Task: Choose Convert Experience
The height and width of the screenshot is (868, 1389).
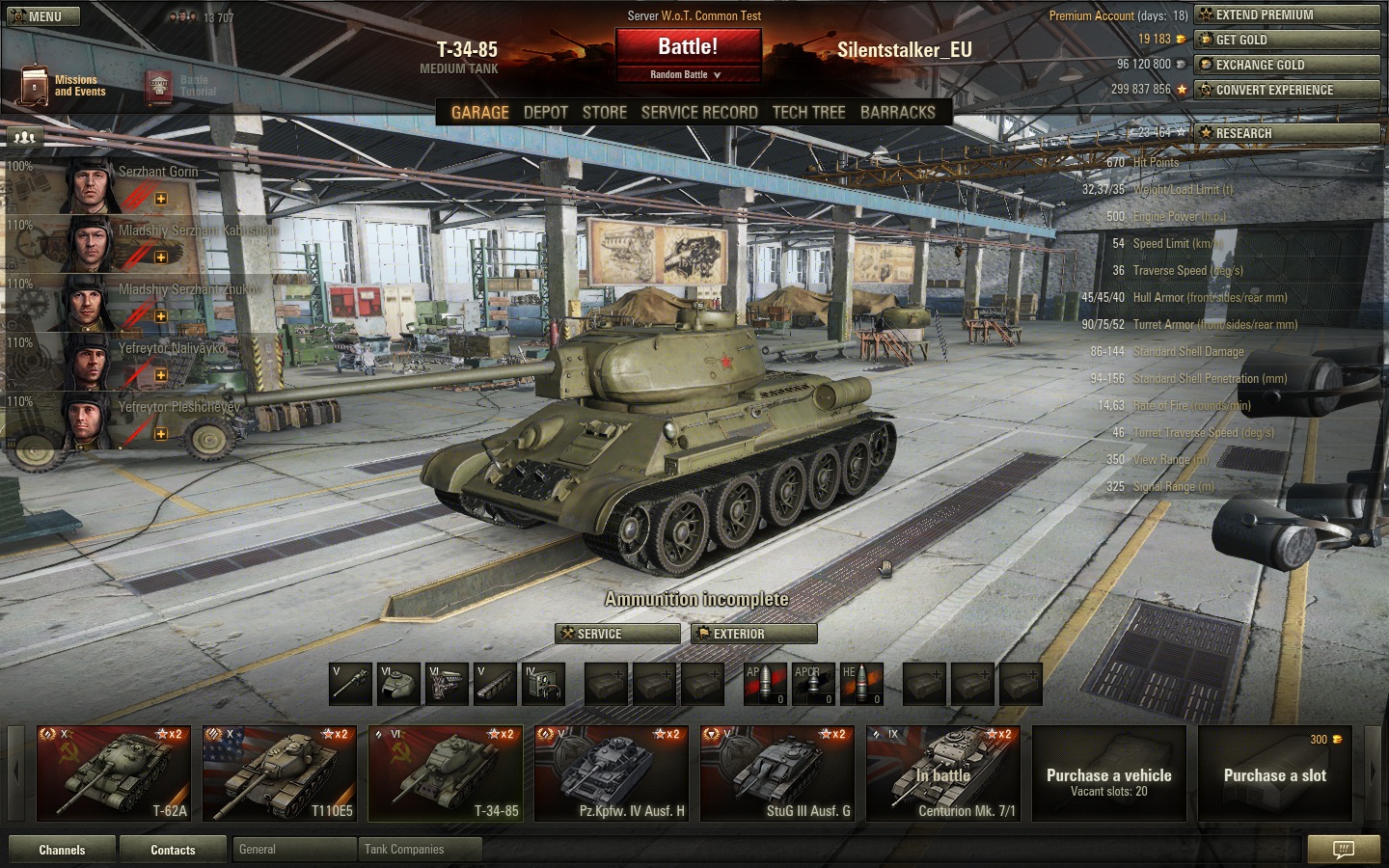Action: tap(1287, 90)
